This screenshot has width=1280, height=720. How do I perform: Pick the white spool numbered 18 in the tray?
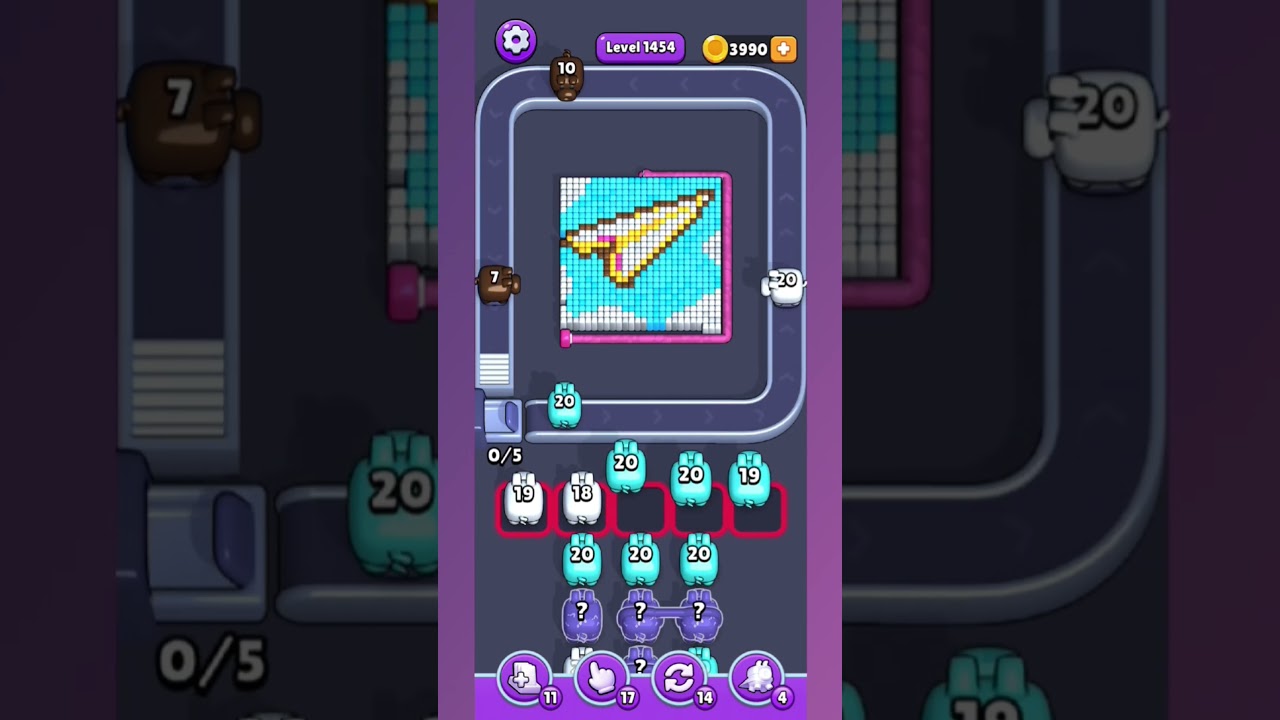click(x=580, y=497)
